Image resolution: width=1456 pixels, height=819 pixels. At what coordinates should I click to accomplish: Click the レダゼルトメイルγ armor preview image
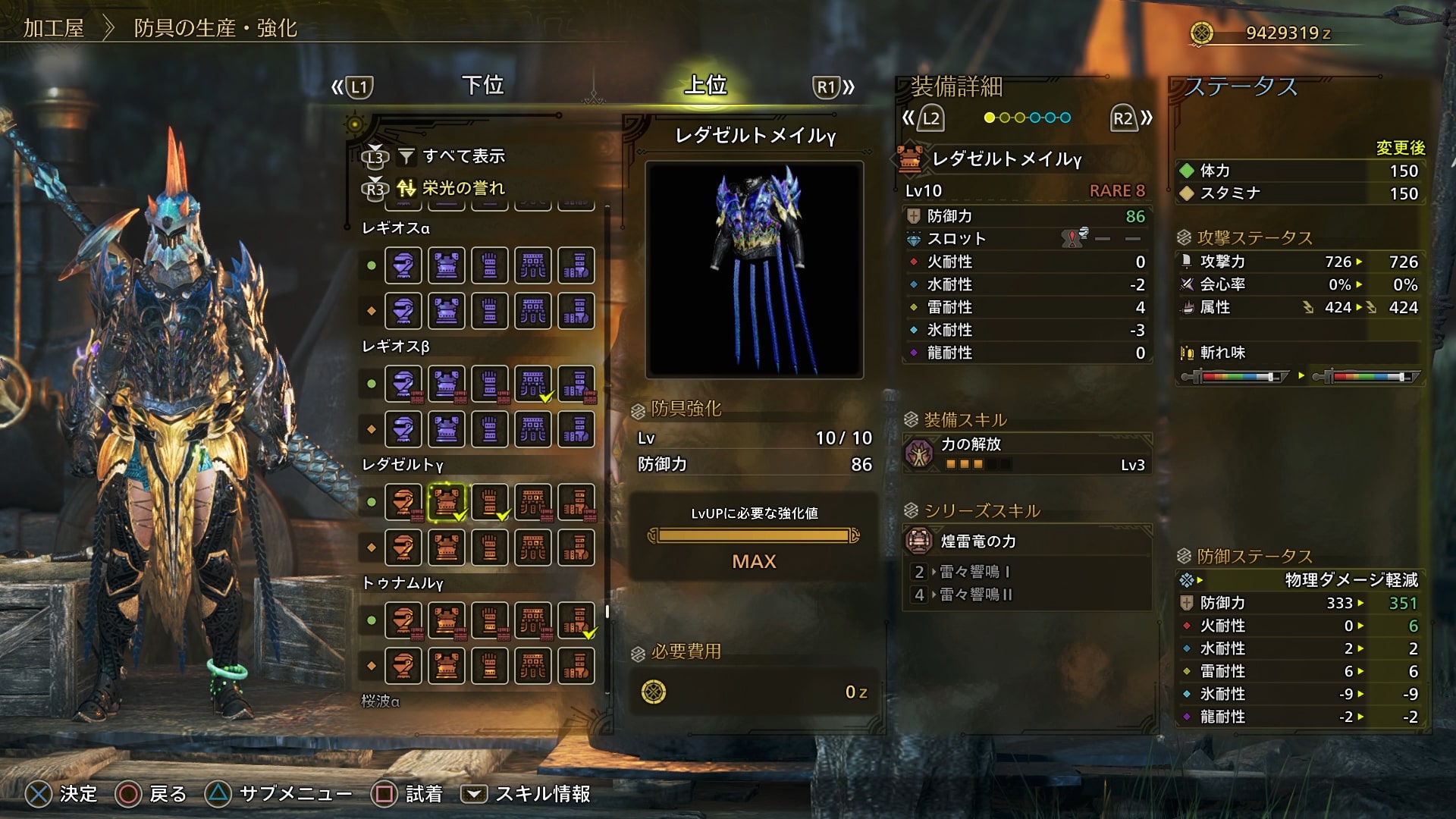[755, 269]
